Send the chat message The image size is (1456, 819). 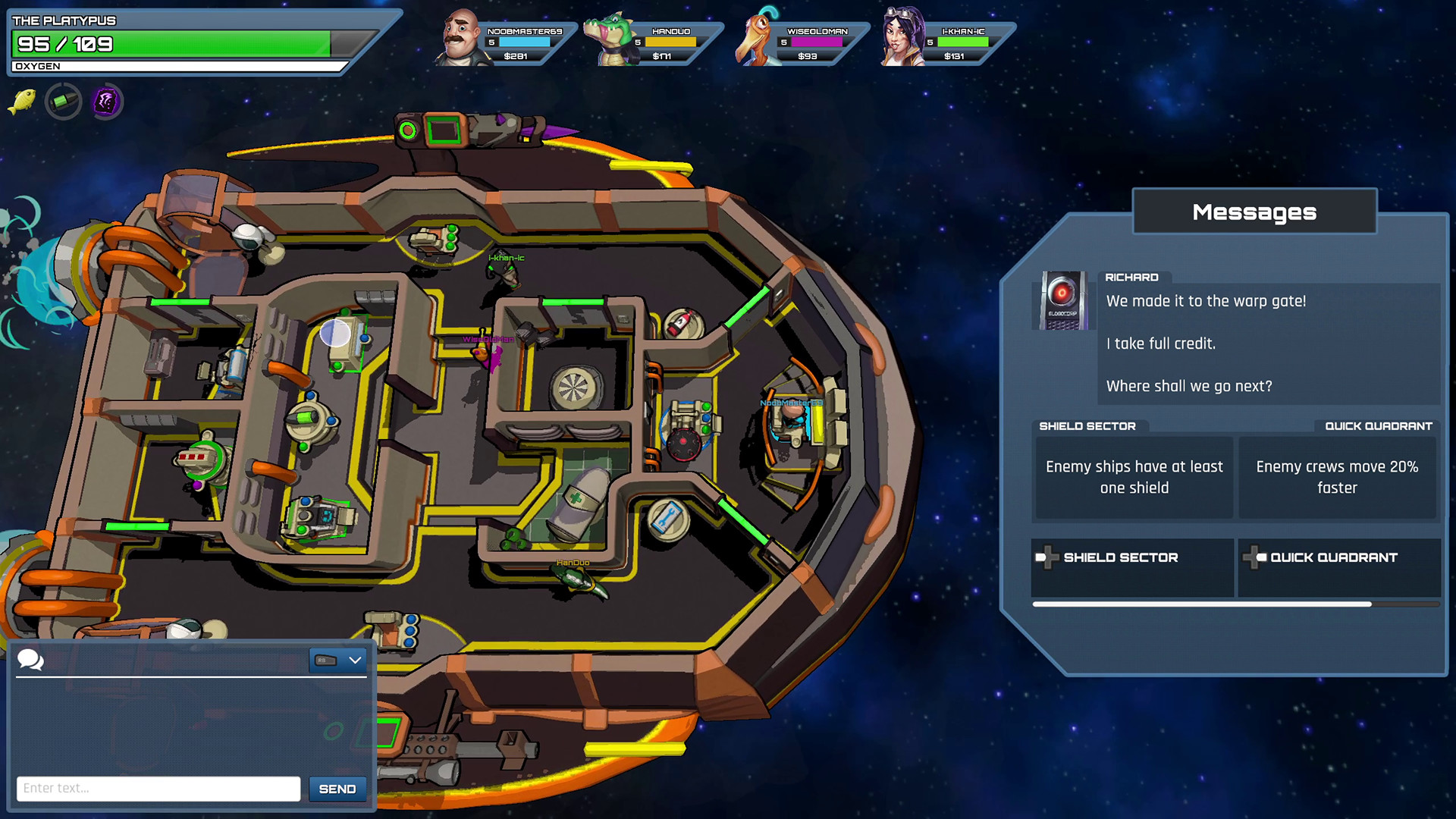point(337,789)
